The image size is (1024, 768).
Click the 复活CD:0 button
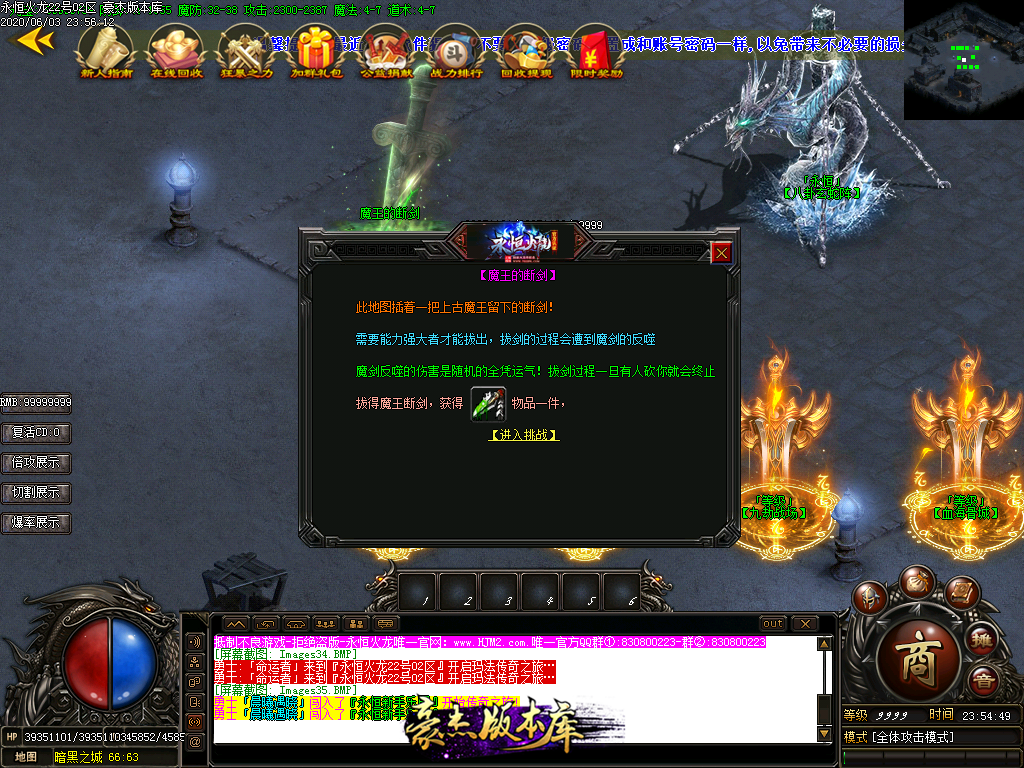(x=36, y=433)
